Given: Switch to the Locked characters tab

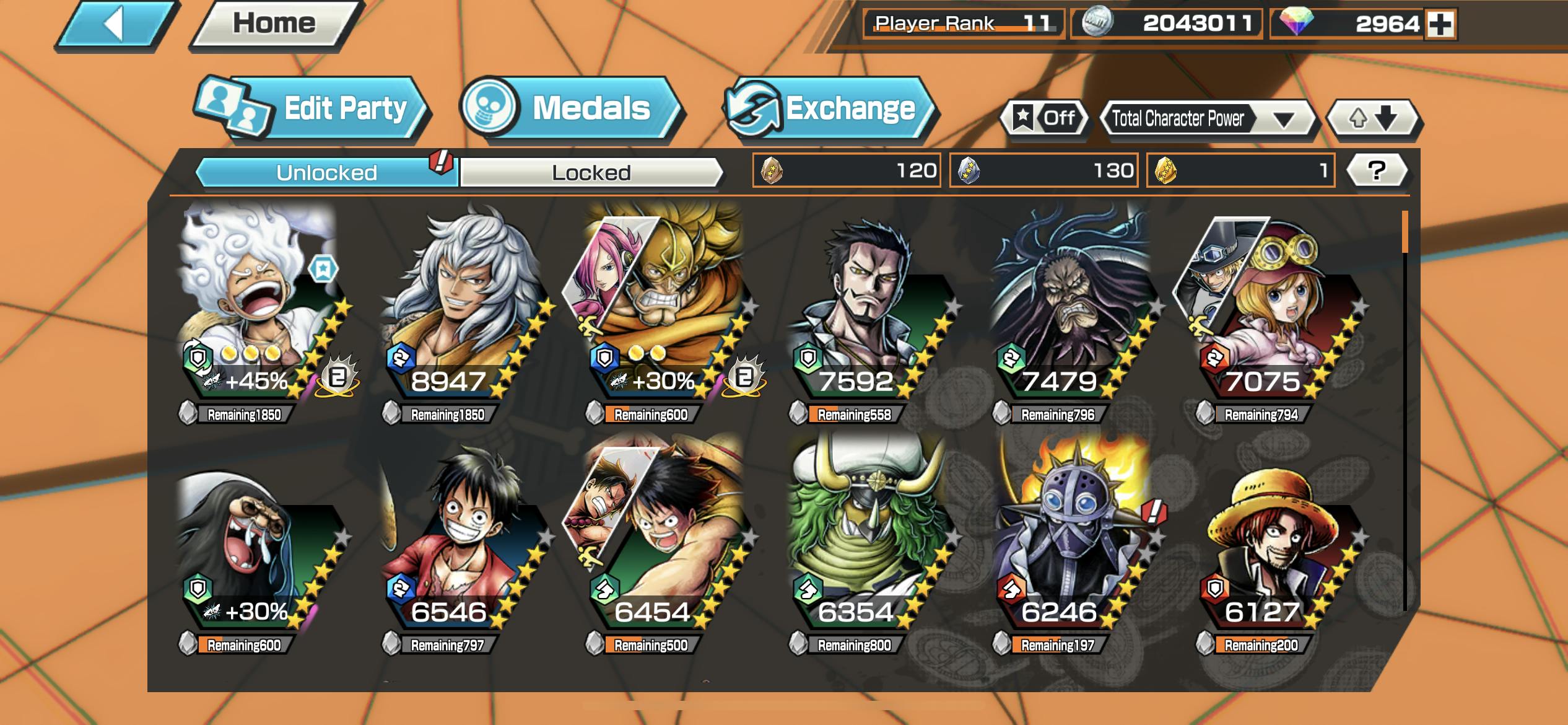Looking at the screenshot, I should 591,172.
